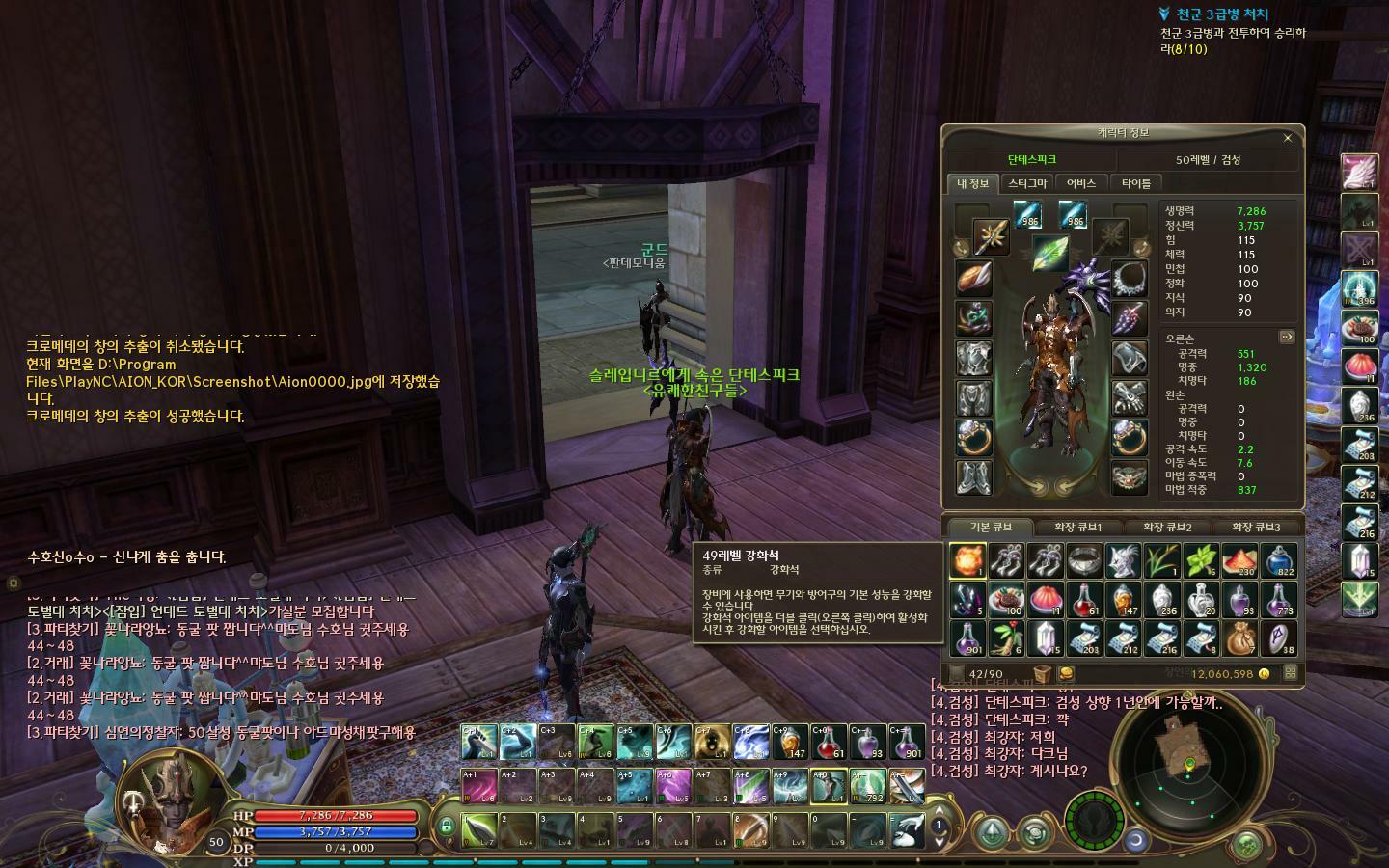Click the green skull button near minimap
Viewport: 1389px width, 868px height.
(1249, 845)
